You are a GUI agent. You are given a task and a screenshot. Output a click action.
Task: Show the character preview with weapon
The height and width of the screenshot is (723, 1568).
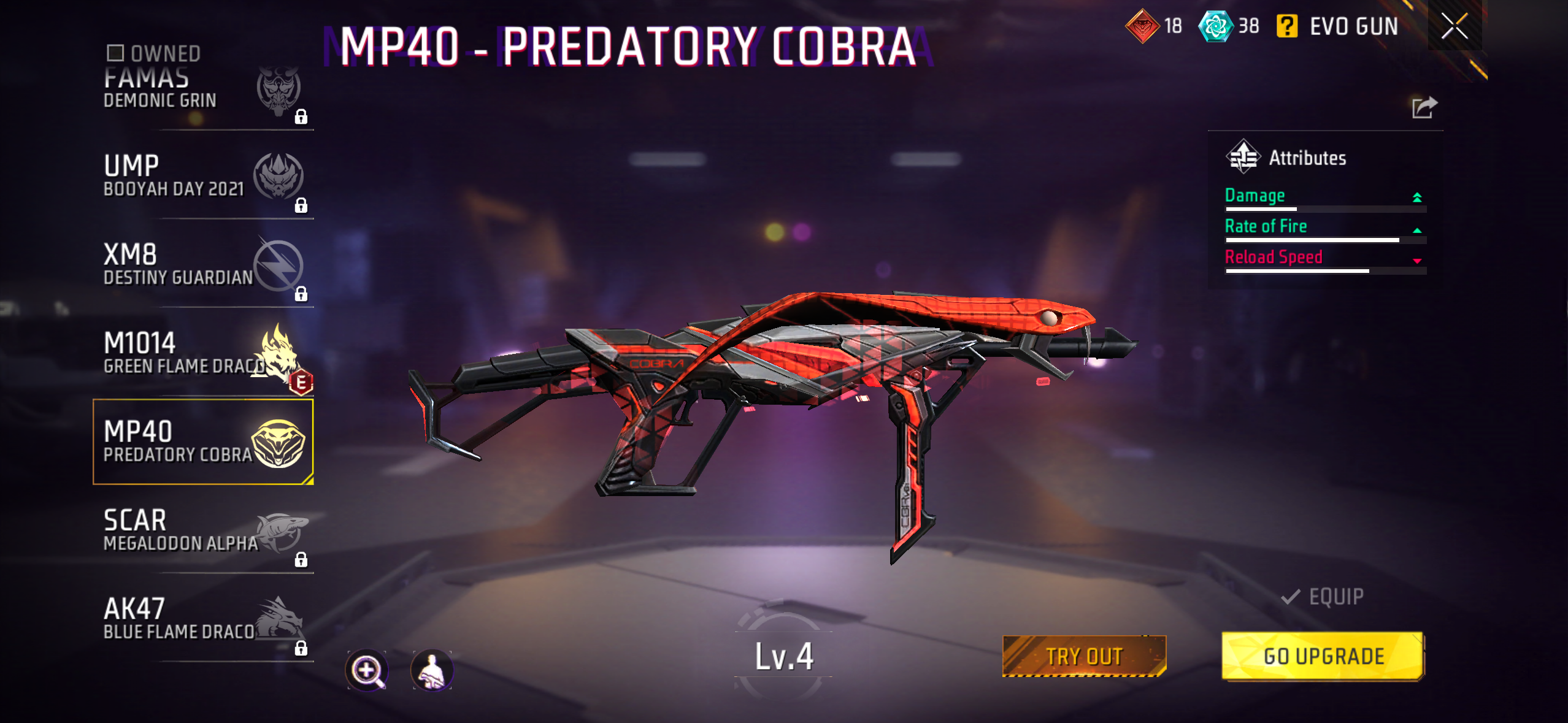tap(432, 670)
